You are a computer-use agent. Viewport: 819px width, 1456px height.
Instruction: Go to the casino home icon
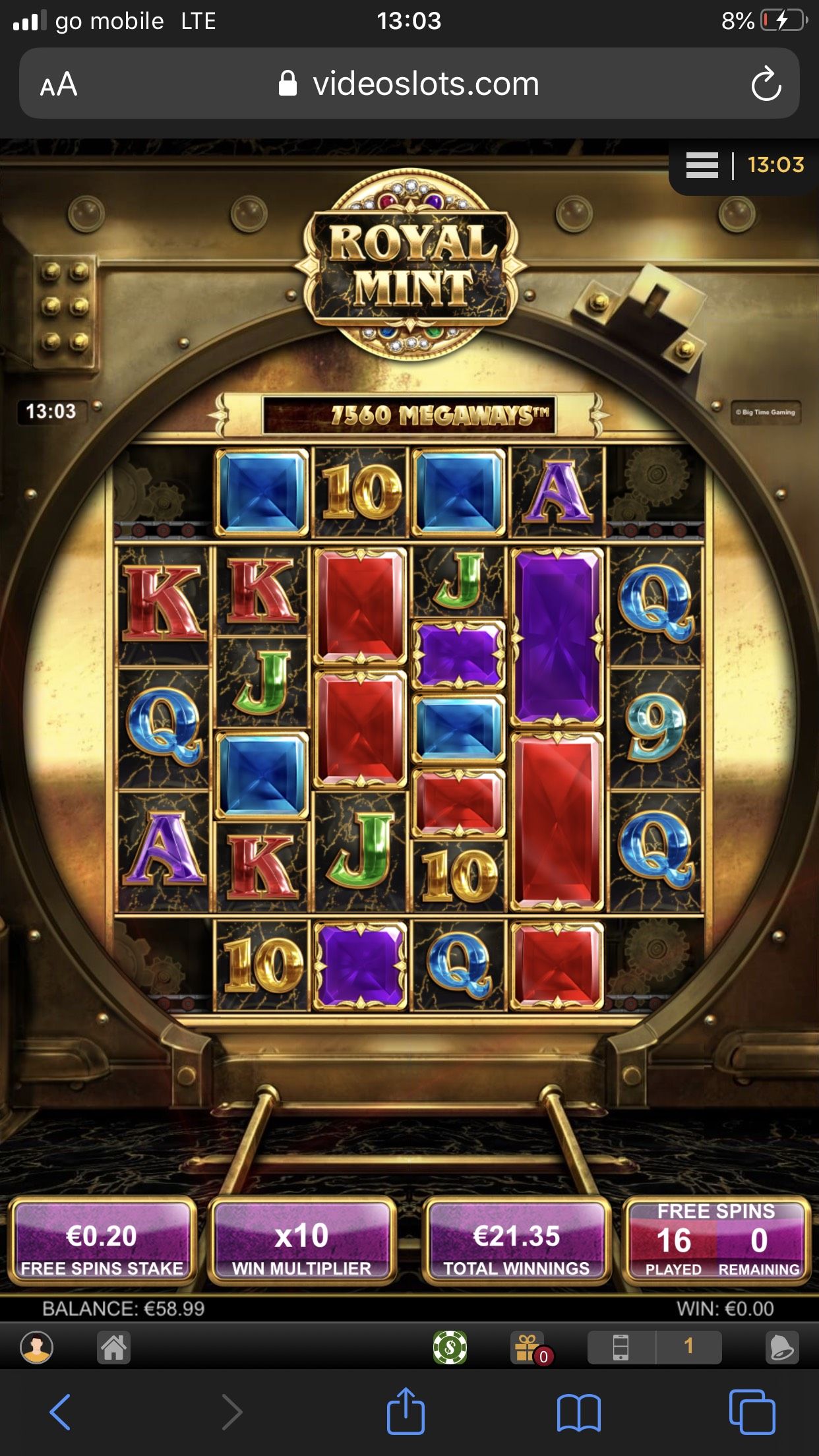[x=113, y=1347]
